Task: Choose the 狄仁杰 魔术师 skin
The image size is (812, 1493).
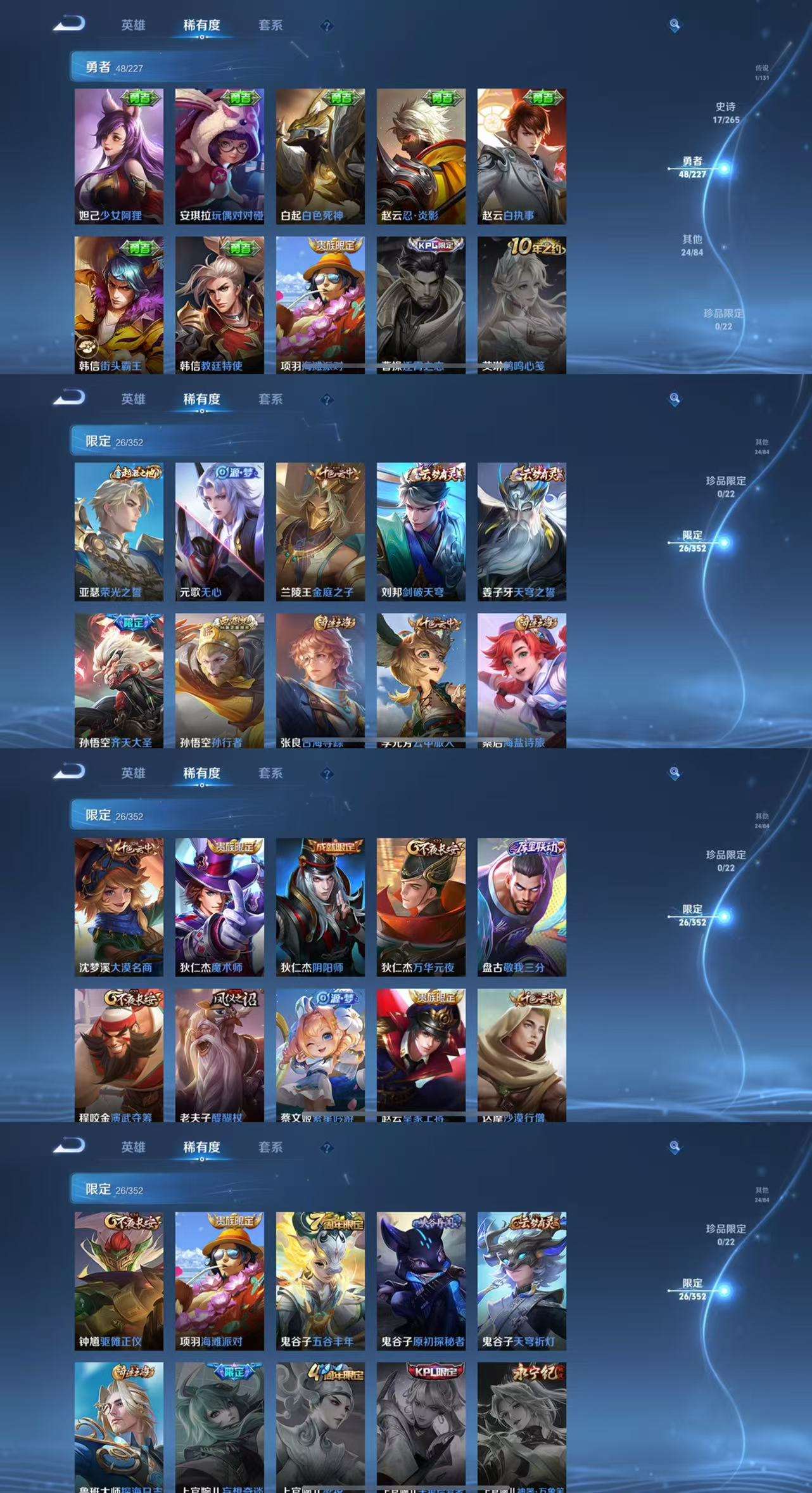Action: (x=219, y=906)
